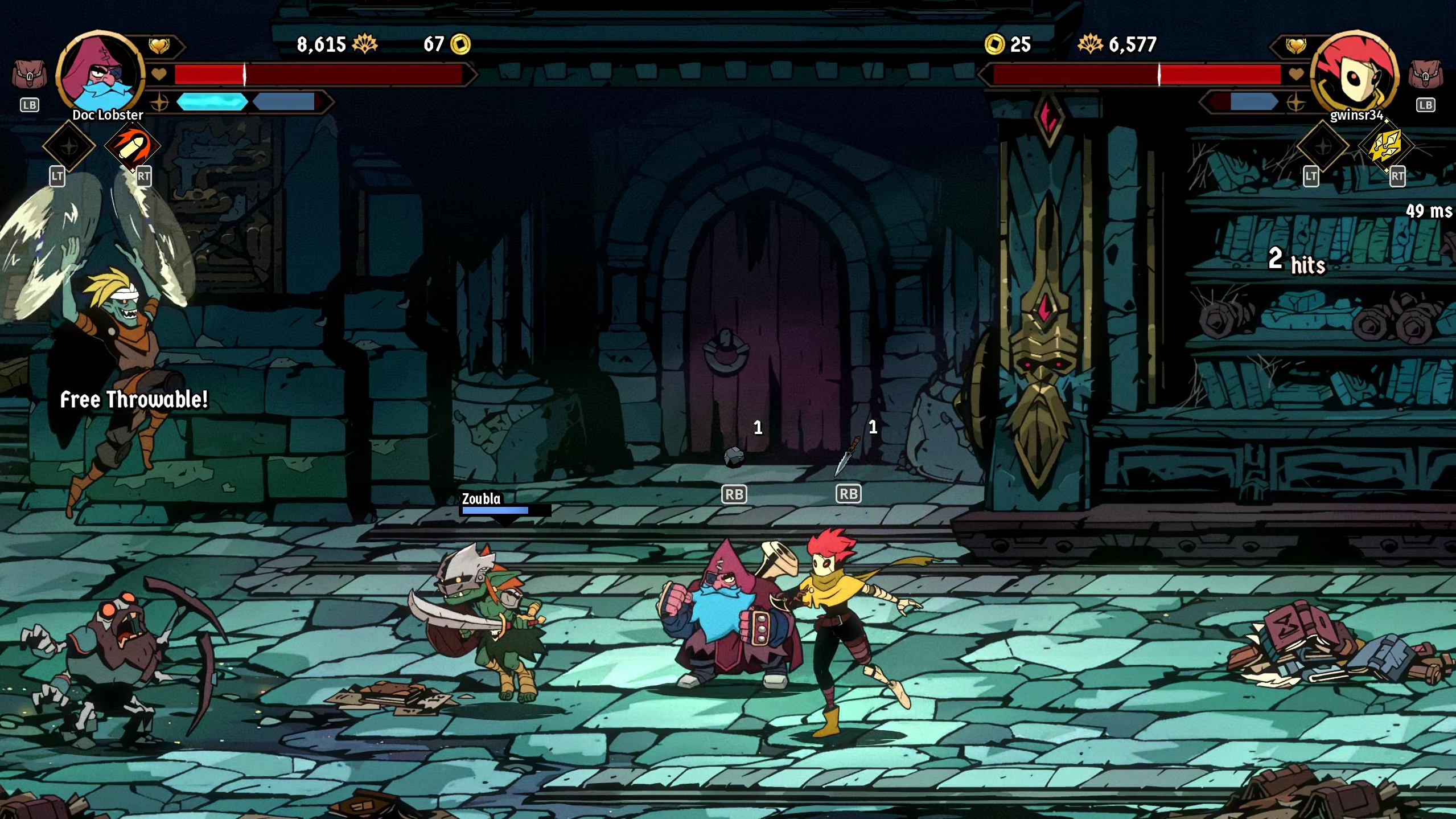Click the RT button label below the bullet skill

(x=143, y=177)
